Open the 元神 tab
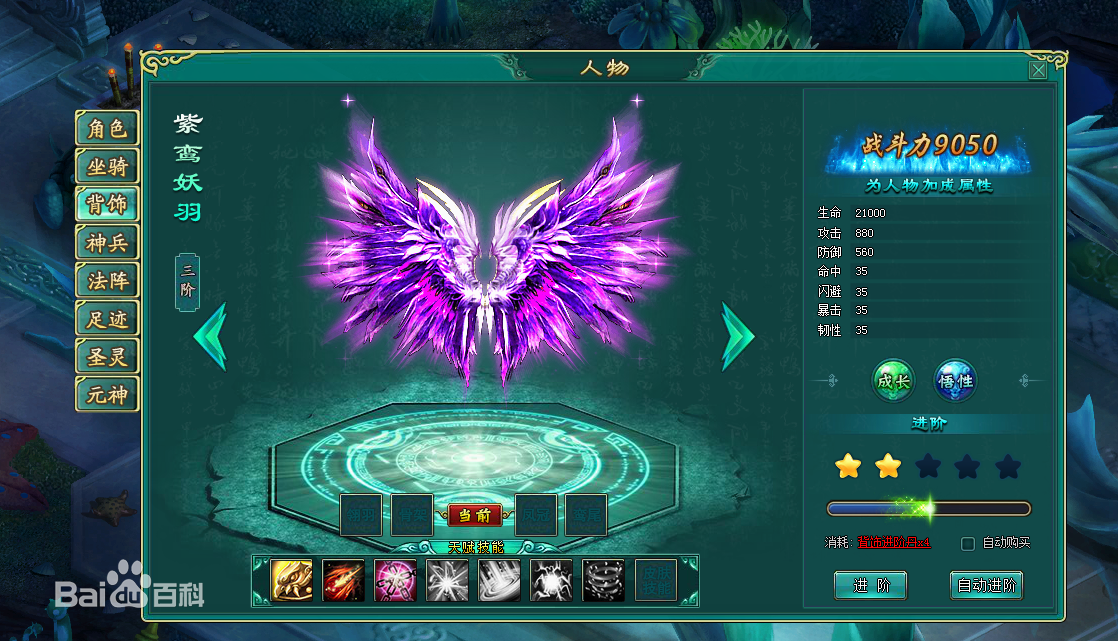This screenshot has width=1118, height=641. [x=106, y=395]
